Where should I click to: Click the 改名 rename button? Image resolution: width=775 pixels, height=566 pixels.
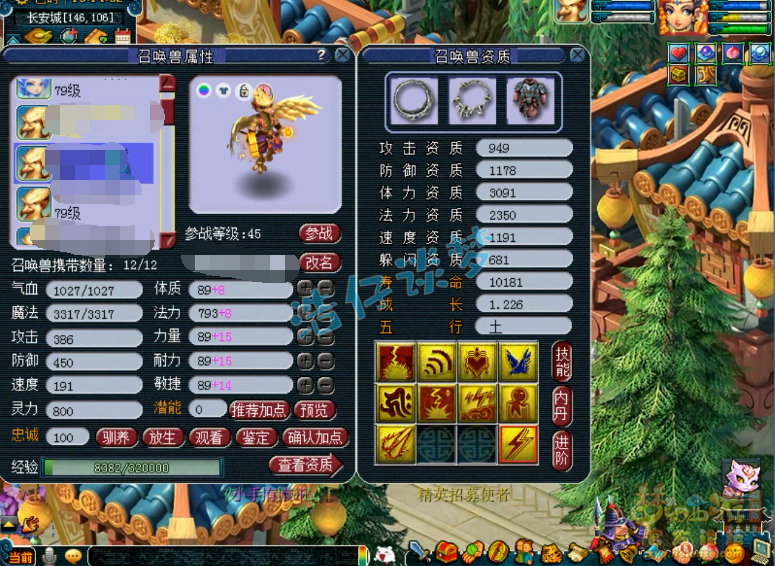[x=319, y=263]
